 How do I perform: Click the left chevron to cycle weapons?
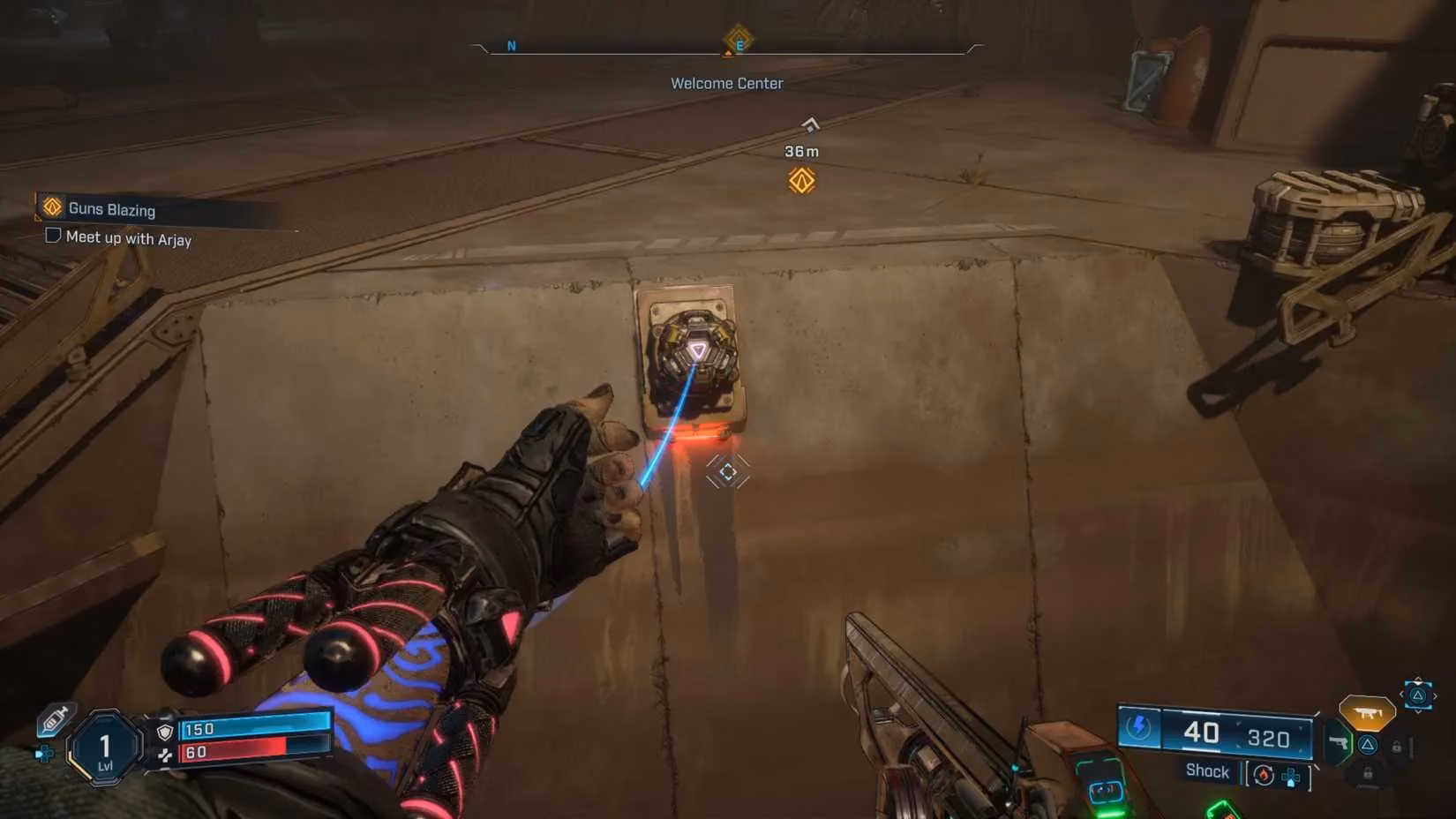(1401, 694)
